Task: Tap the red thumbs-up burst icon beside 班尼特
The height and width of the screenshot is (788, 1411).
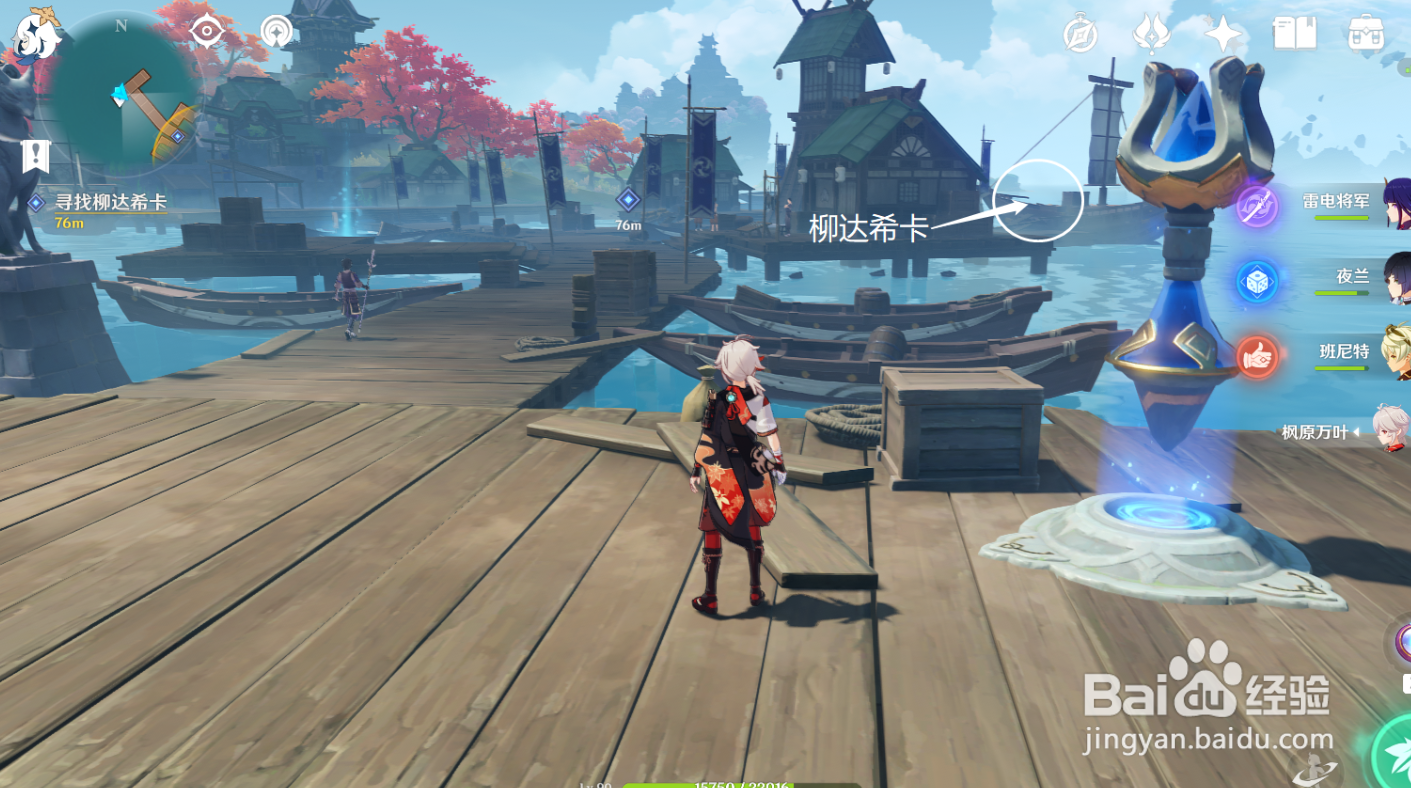Action: click(1257, 356)
